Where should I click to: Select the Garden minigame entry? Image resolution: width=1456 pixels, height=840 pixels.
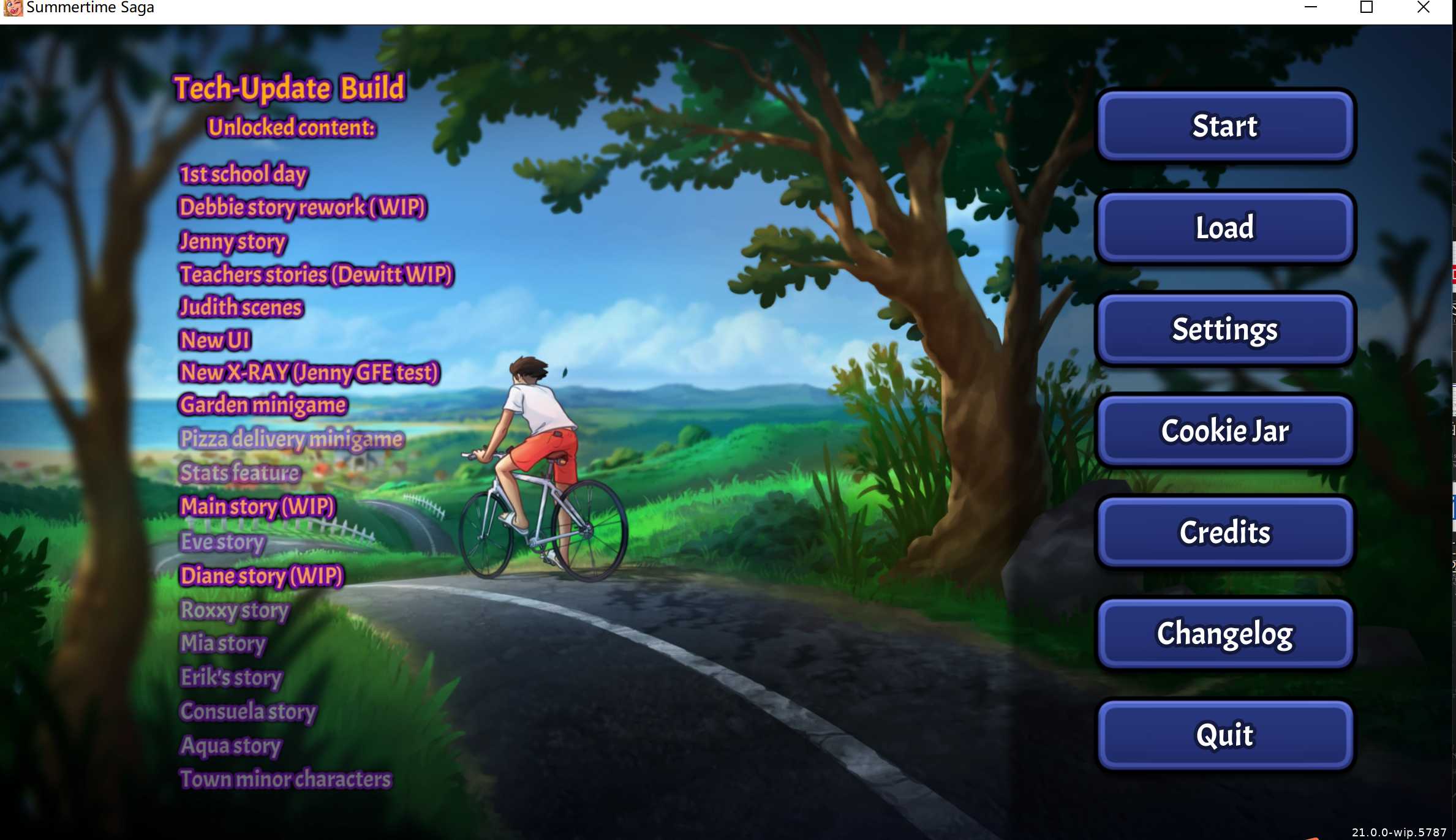(x=262, y=405)
